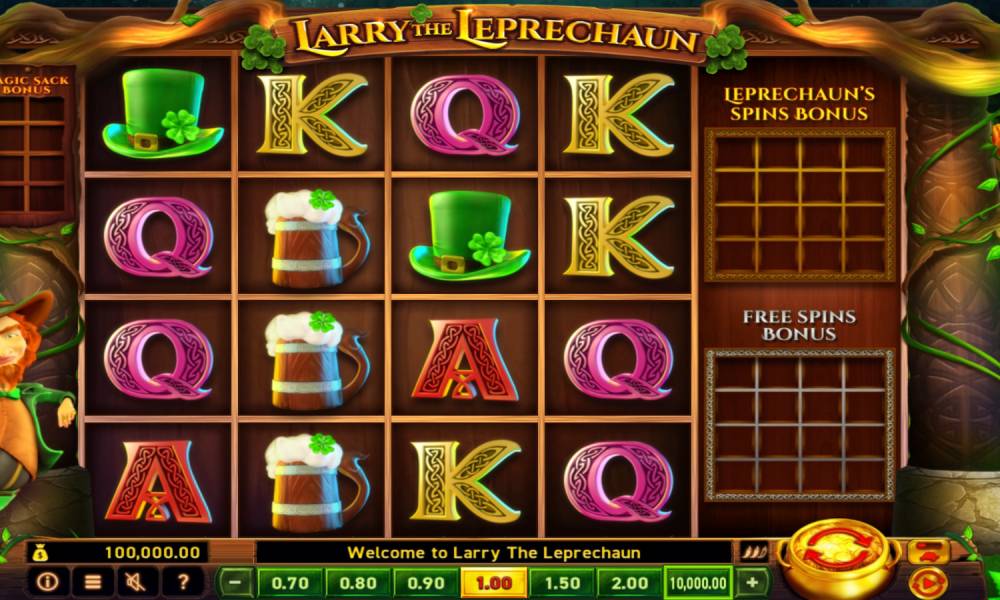This screenshot has width=1000, height=600.
Task: Open the hamburger menu
Action: click(92, 581)
